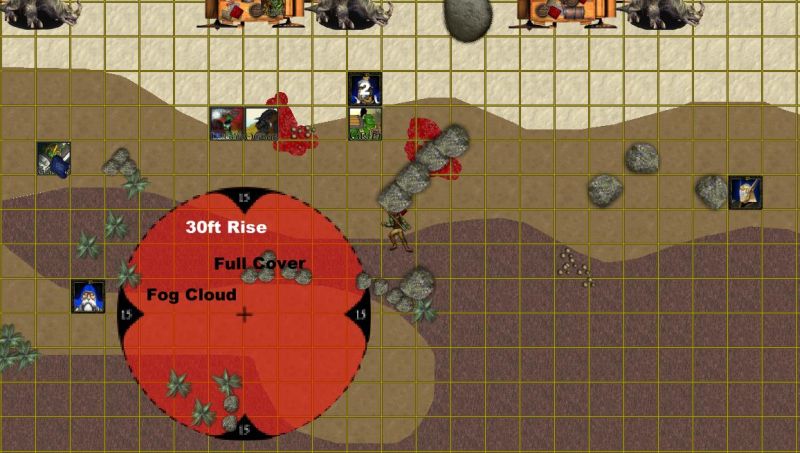
Task: Select the dark horse rider token
Action: [x=261, y=124]
